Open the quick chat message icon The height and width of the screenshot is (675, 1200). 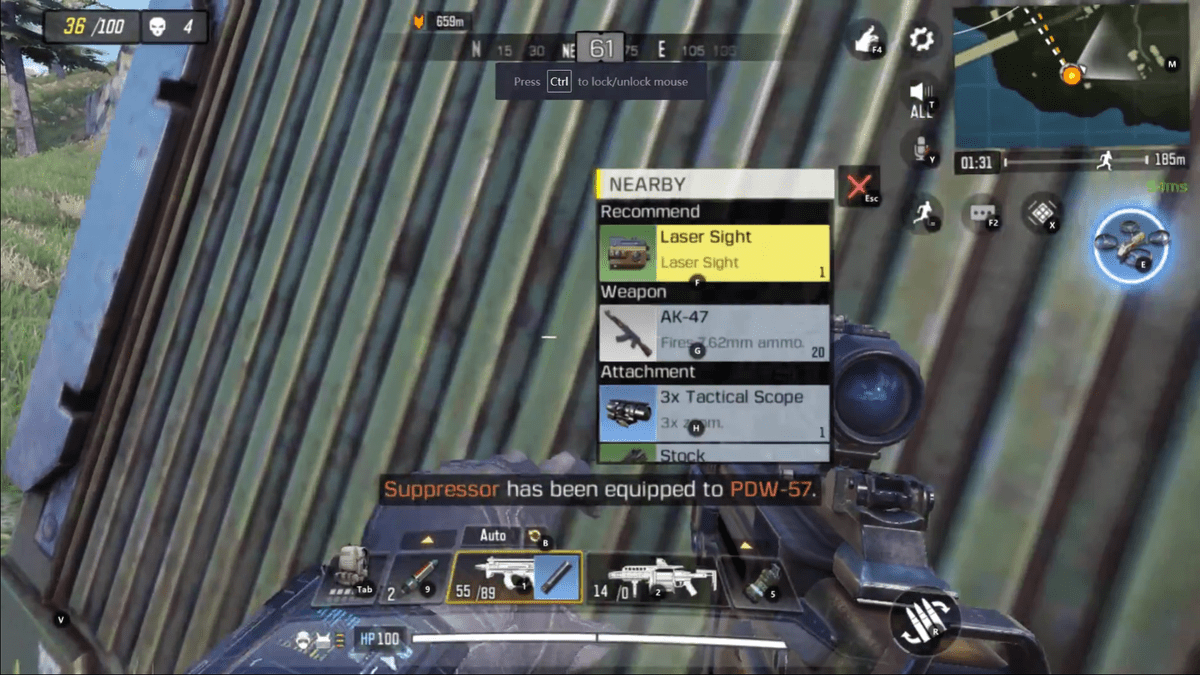coord(982,213)
